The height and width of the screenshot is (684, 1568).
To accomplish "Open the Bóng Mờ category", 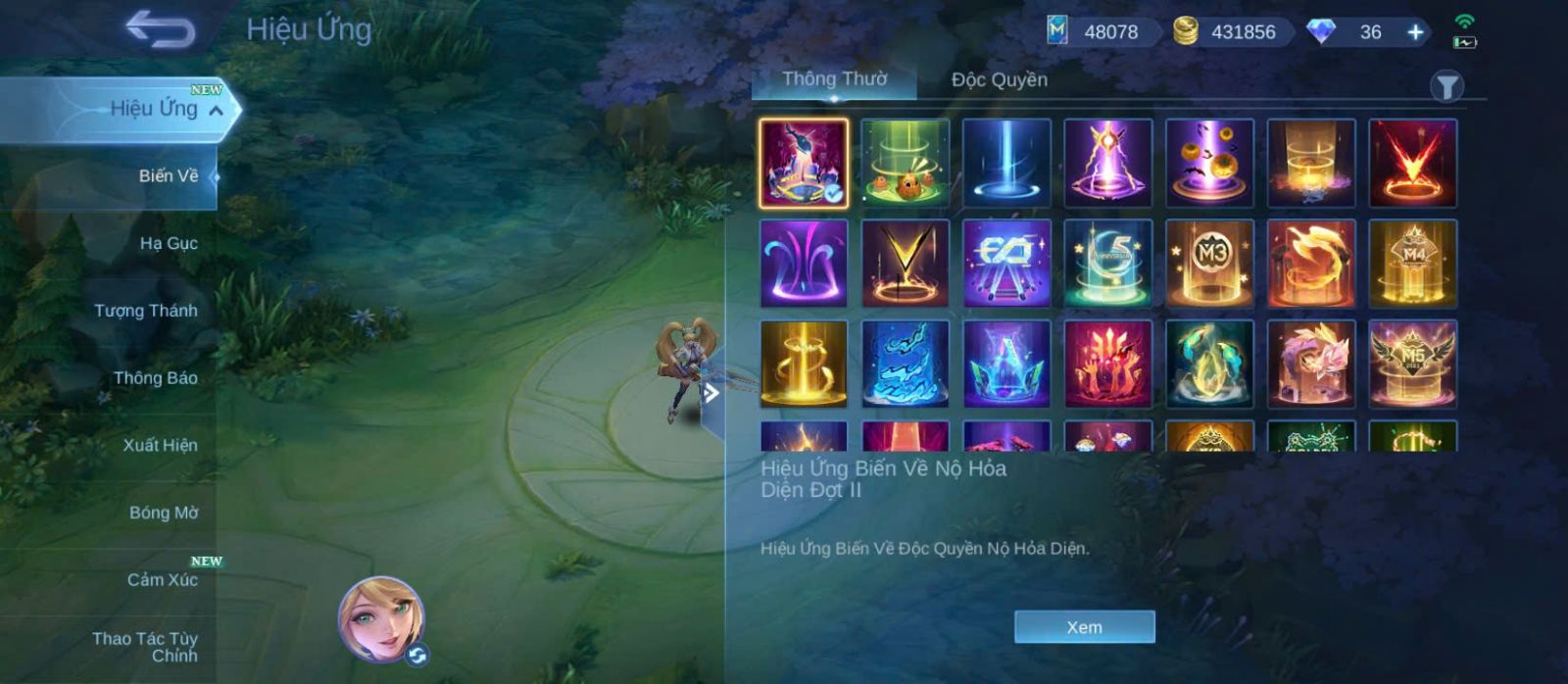I will point(163,513).
